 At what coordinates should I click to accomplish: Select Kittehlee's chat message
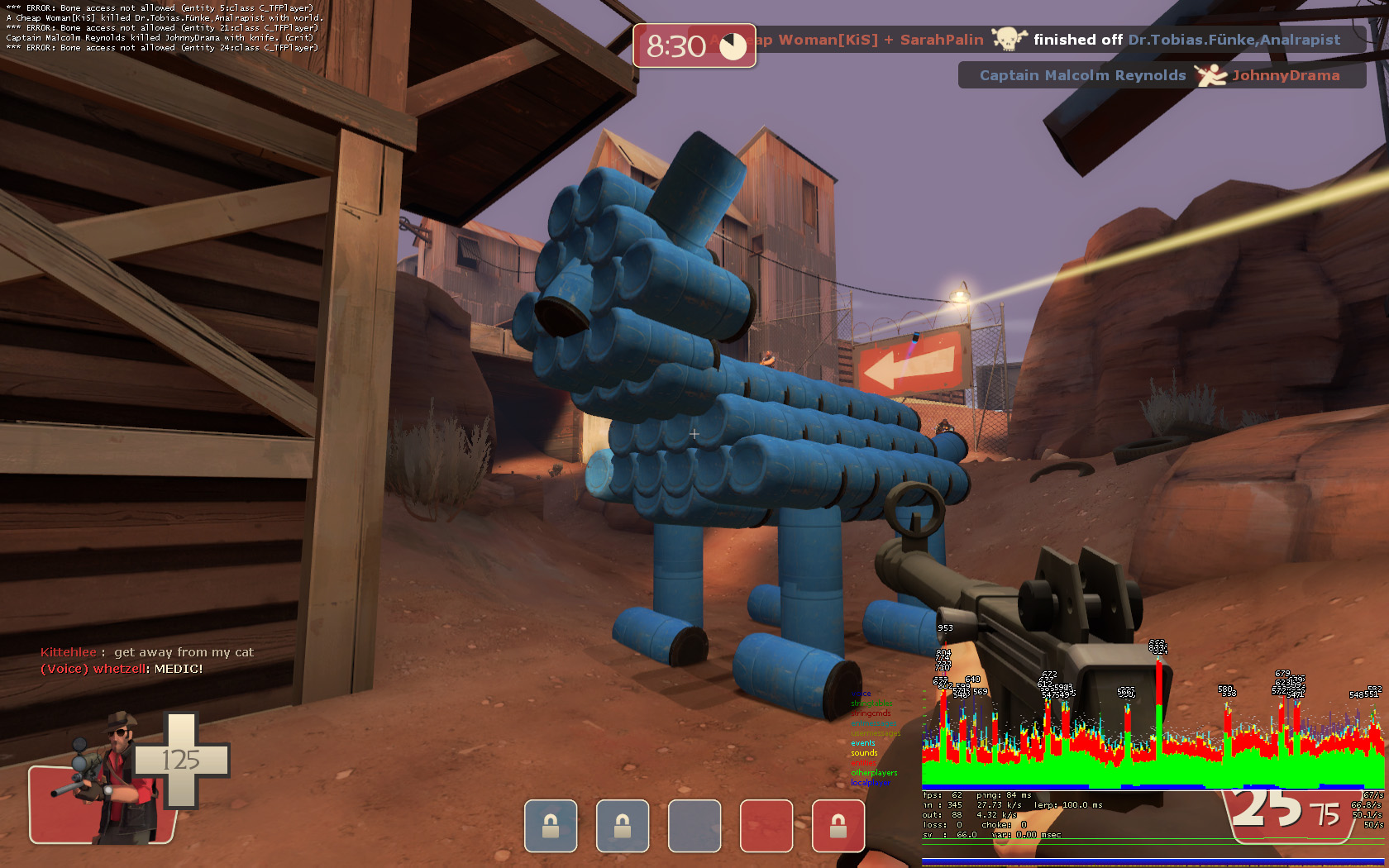point(147,652)
